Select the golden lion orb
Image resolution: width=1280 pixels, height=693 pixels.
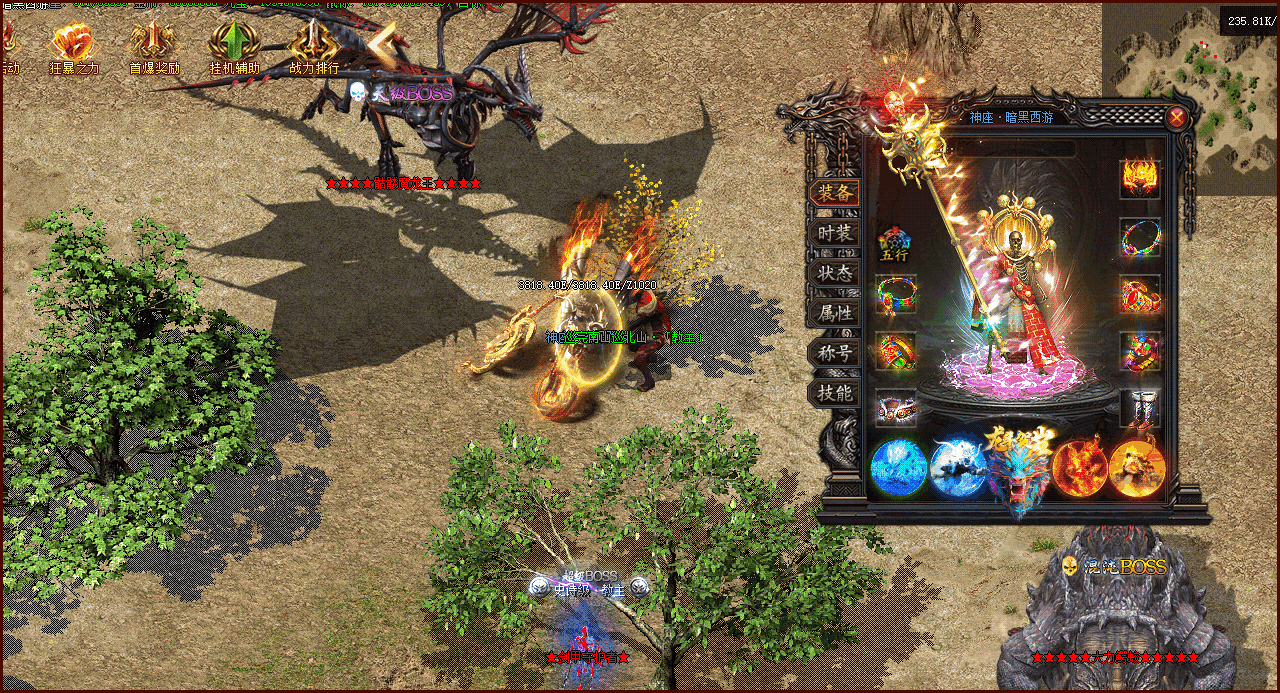[x=1137, y=468]
